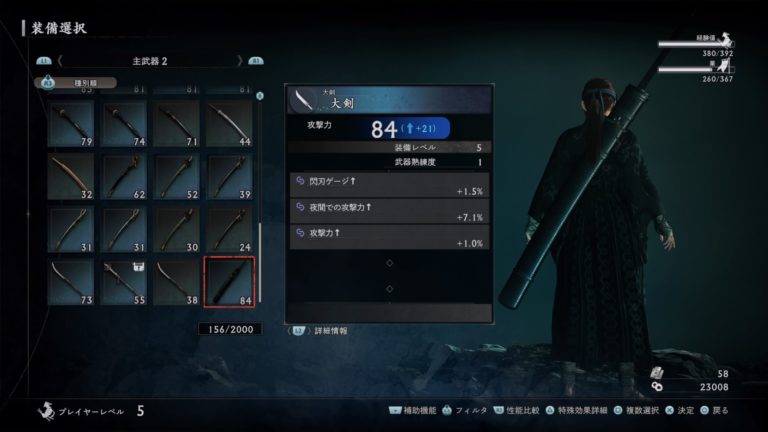Image resolution: width=768 pixels, height=432 pixels.
Task: Select the weapon with attack power 74
Action: [123, 124]
